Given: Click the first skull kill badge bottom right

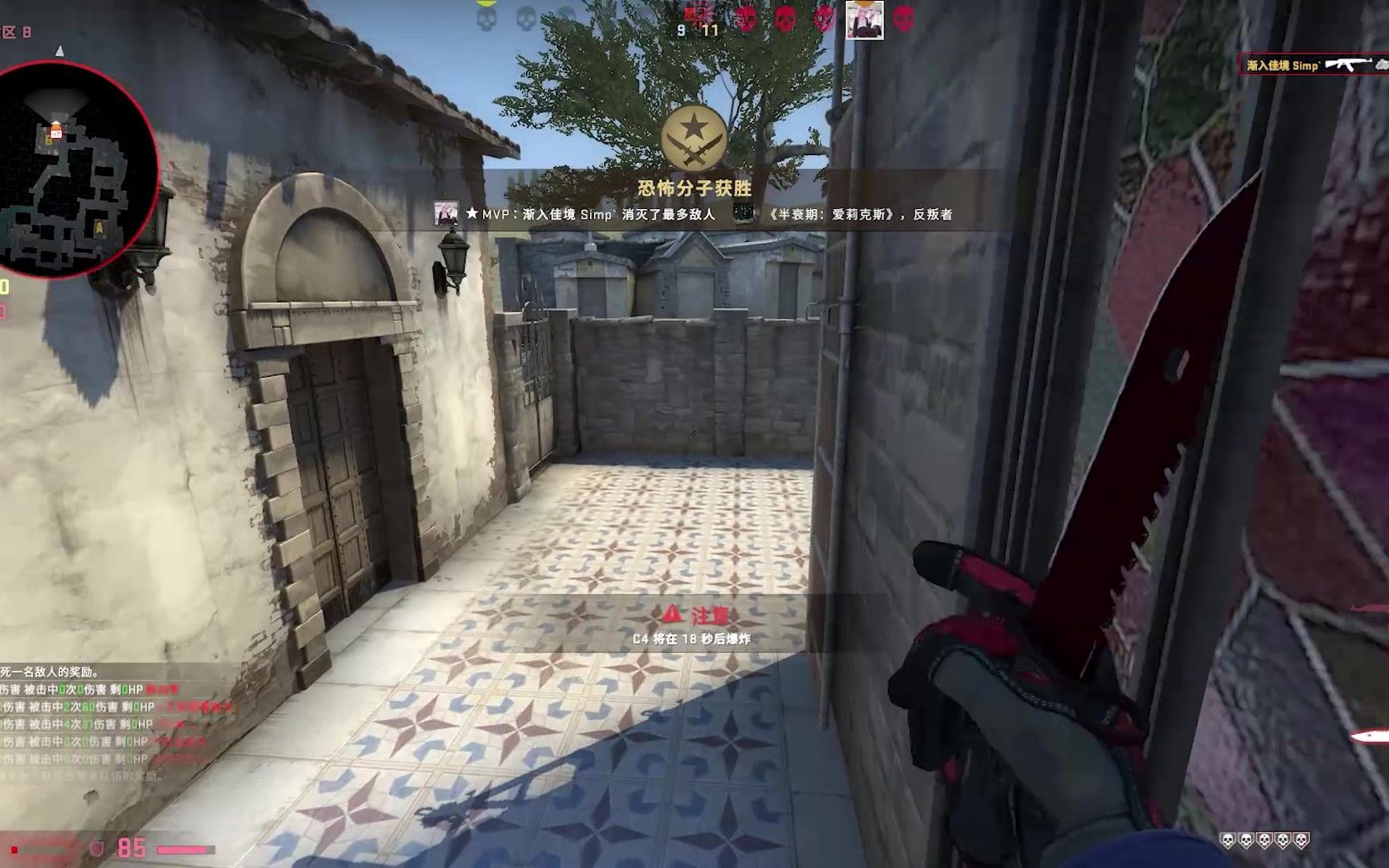Looking at the screenshot, I should coord(1227,840).
